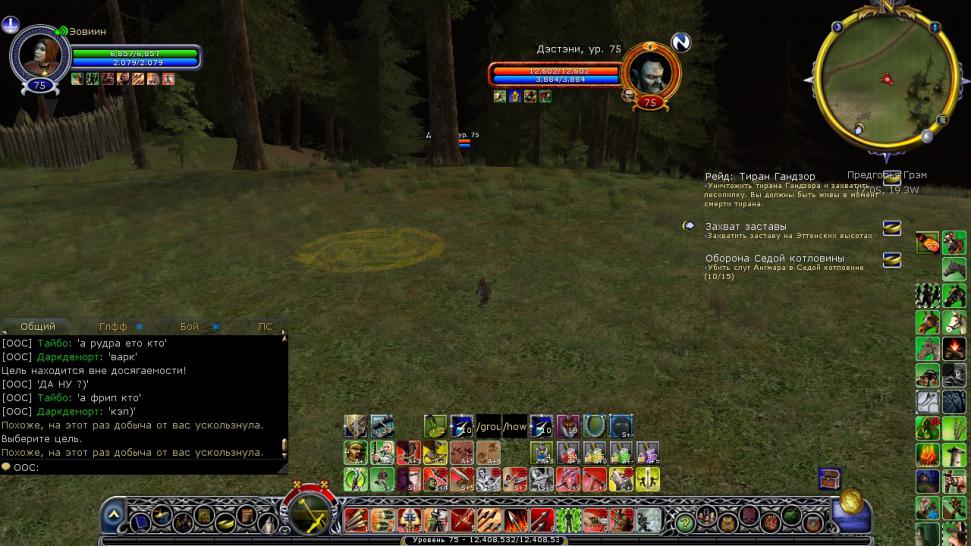Use the /grou macro quickslot
971x546 pixels.
point(488,425)
